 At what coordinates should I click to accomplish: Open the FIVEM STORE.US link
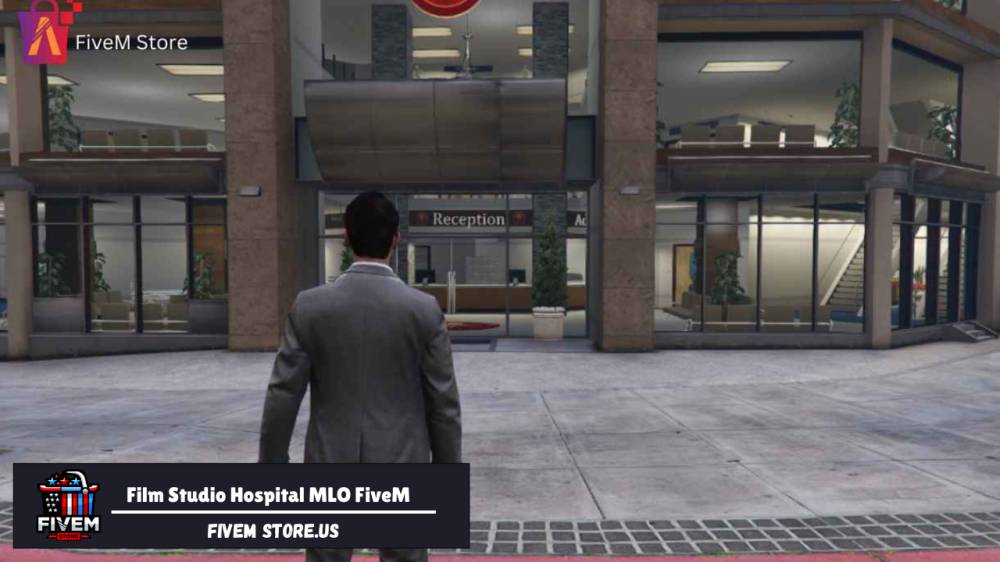[x=273, y=531]
